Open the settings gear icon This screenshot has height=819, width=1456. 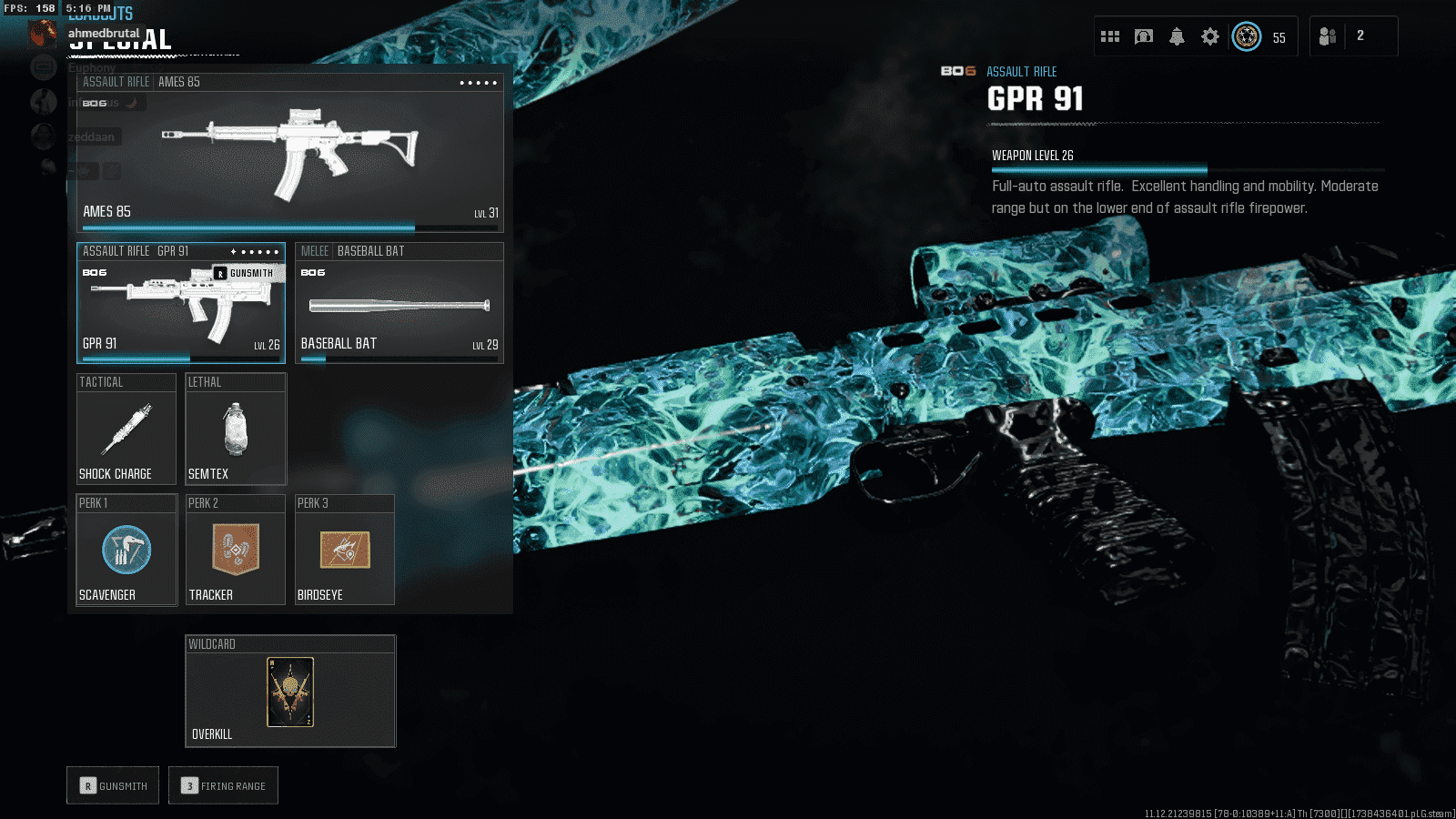point(1209,36)
